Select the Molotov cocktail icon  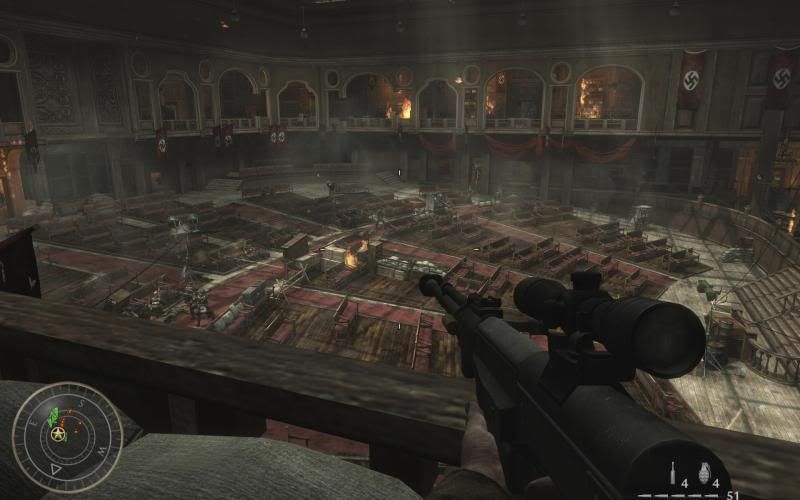coord(673,474)
